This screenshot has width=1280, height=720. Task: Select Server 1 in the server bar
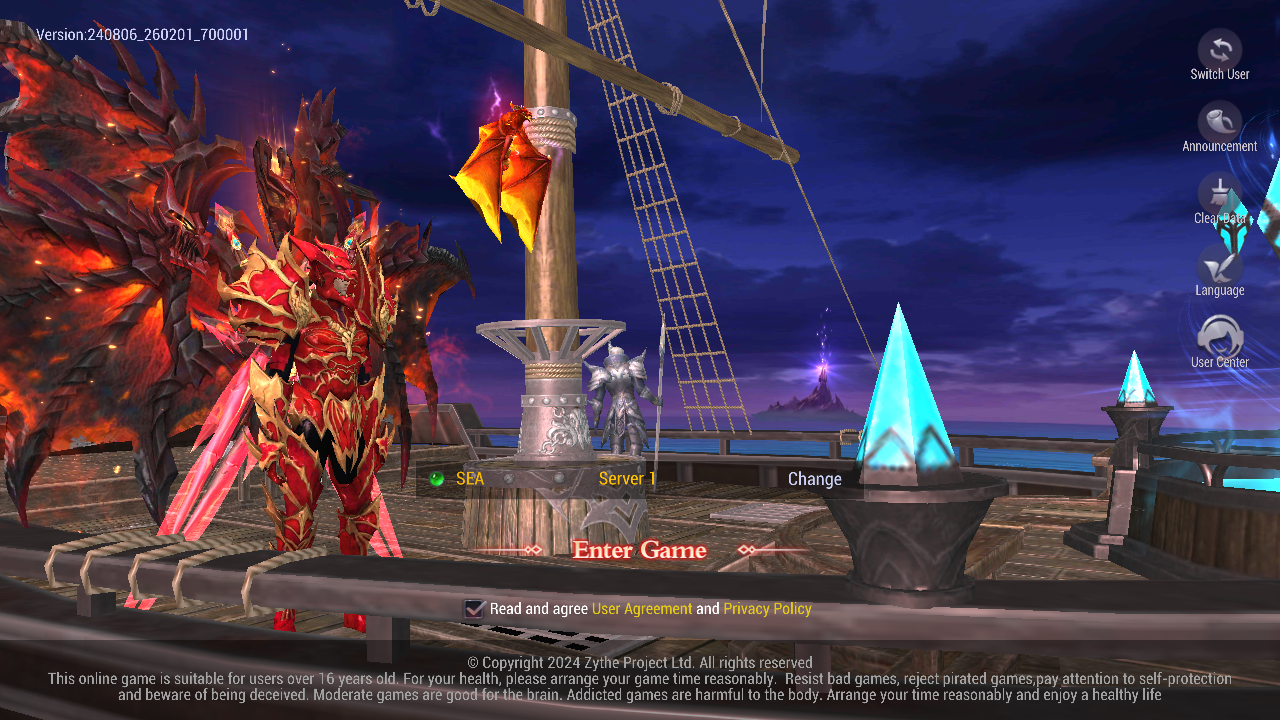click(627, 478)
